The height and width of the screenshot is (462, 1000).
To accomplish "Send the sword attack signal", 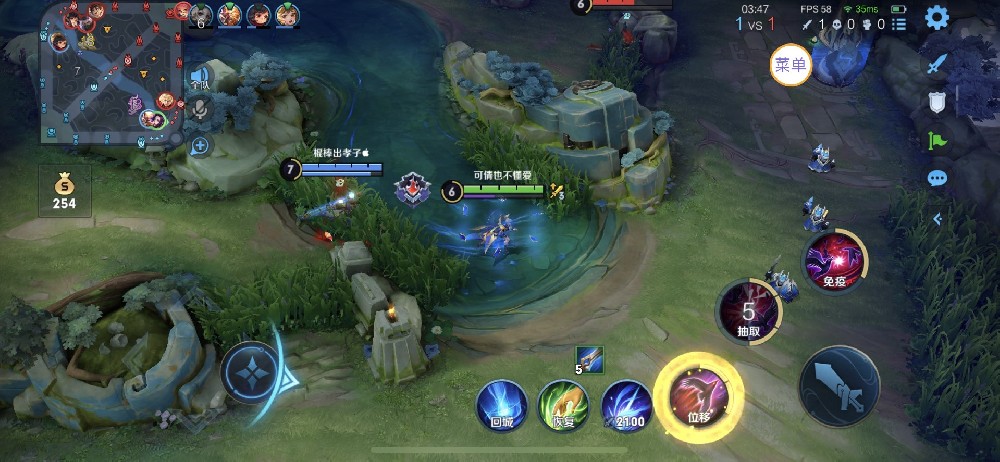I will (x=937, y=64).
